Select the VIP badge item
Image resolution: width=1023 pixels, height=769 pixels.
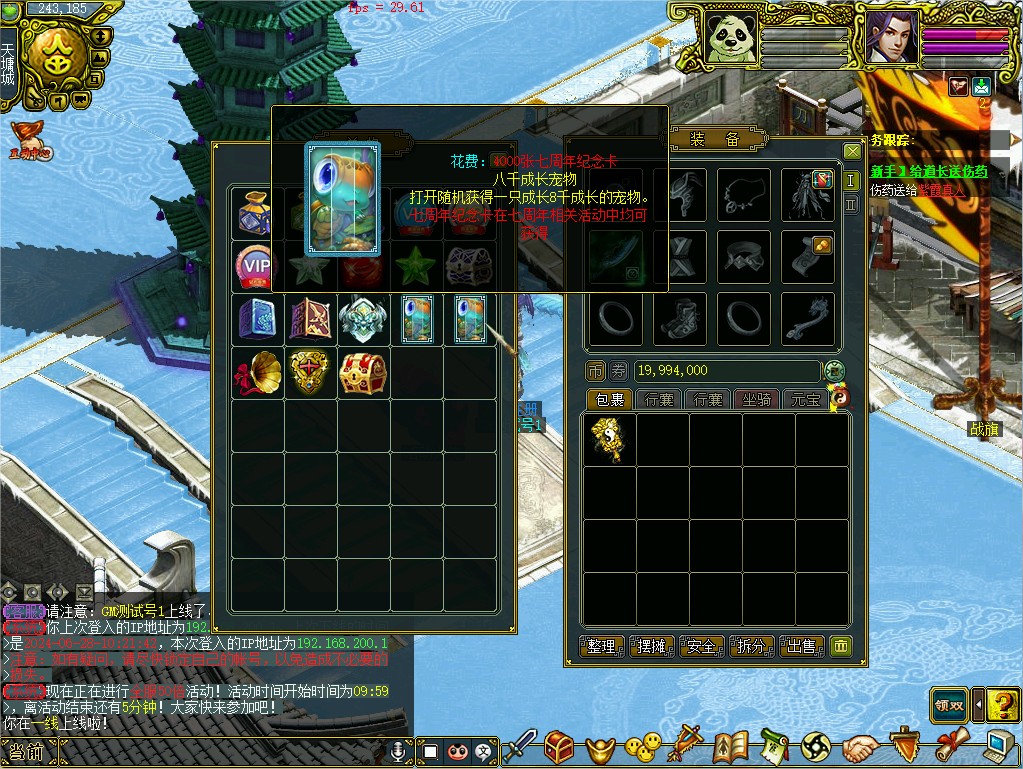pyautogui.click(x=257, y=267)
